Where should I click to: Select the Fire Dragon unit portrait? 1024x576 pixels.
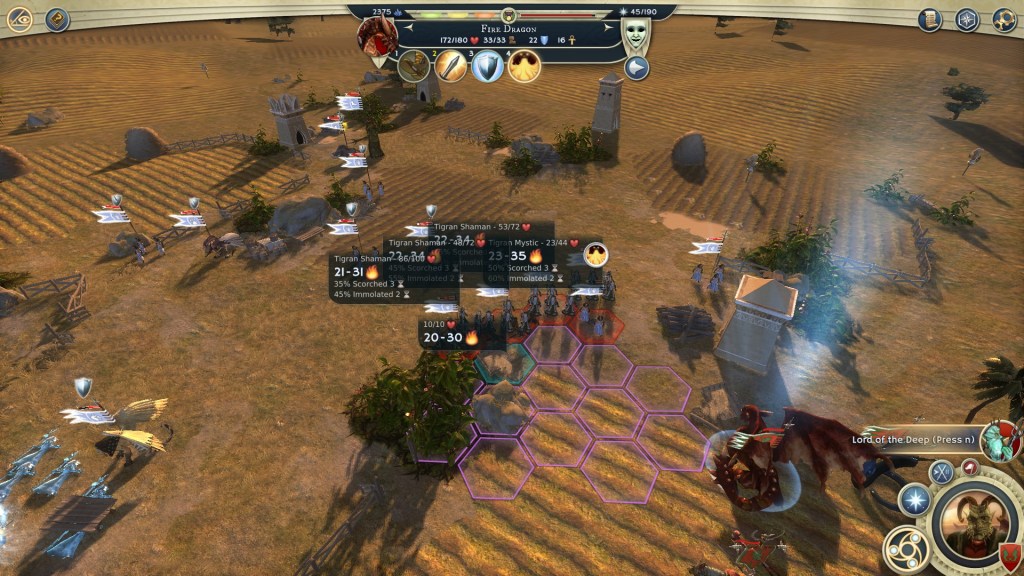[x=378, y=37]
